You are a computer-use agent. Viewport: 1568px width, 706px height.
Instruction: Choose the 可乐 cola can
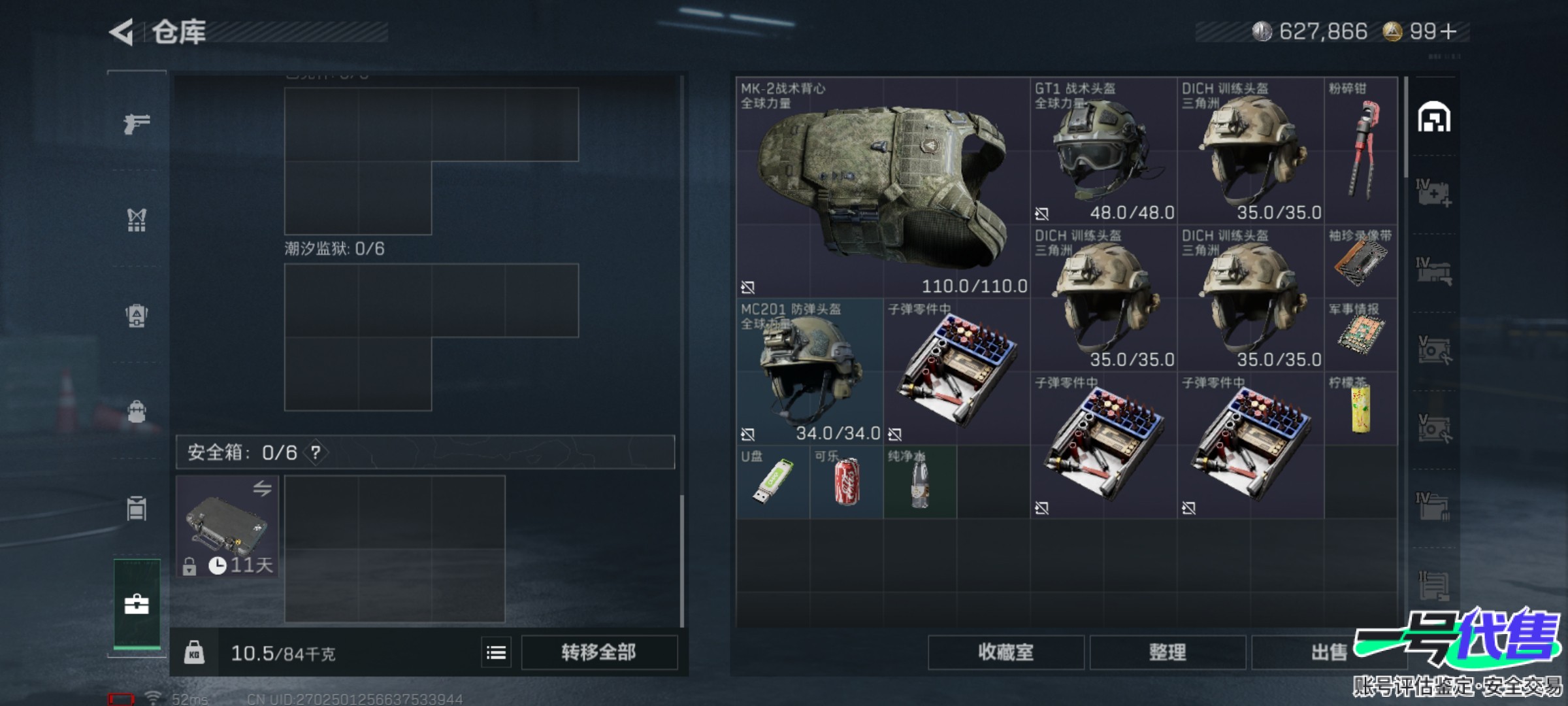point(846,482)
